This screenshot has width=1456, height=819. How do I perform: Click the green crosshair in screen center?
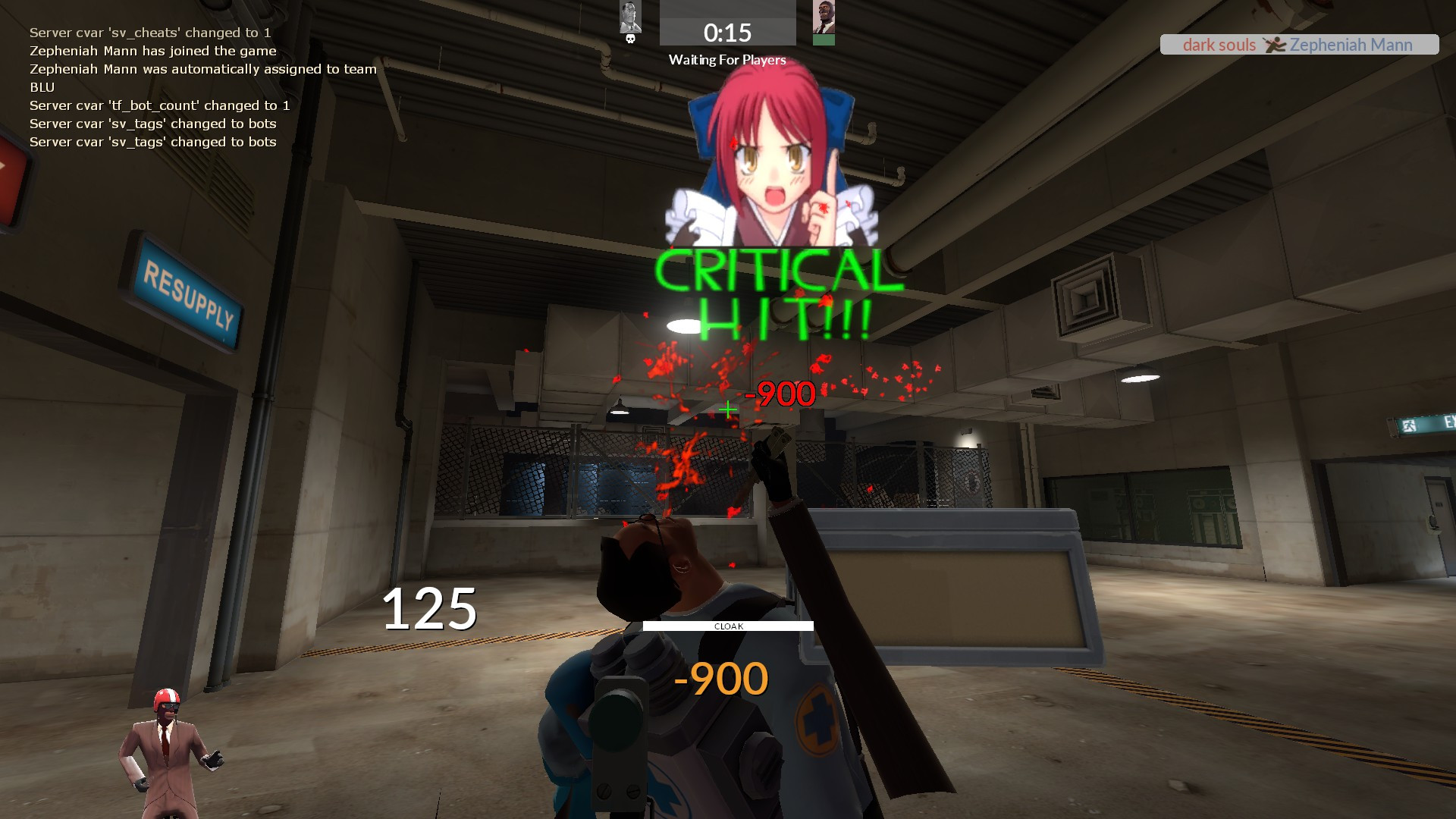(727, 409)
